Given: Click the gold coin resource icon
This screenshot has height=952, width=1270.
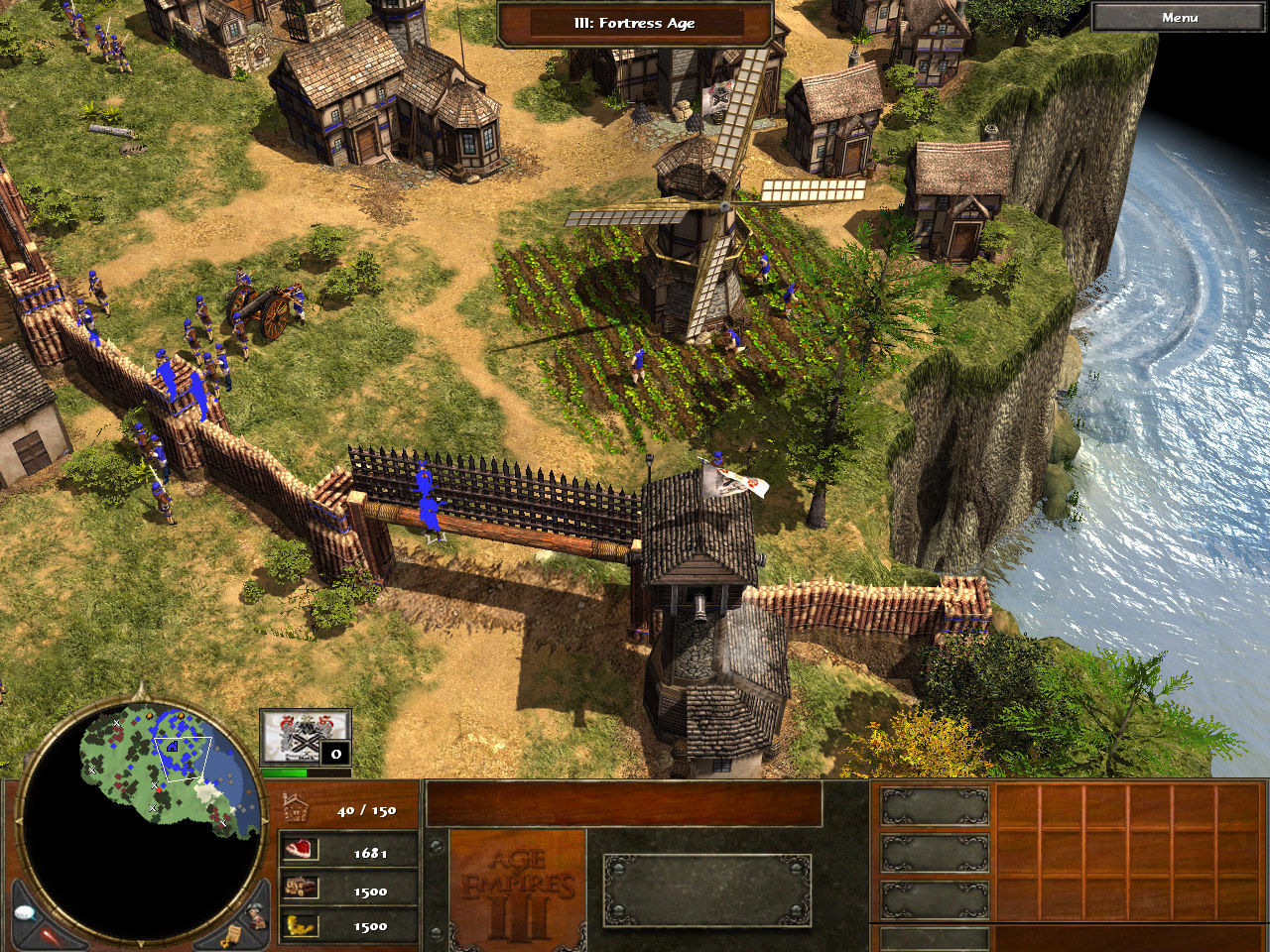Looking at the screenshot, I should tap(300, 925).
